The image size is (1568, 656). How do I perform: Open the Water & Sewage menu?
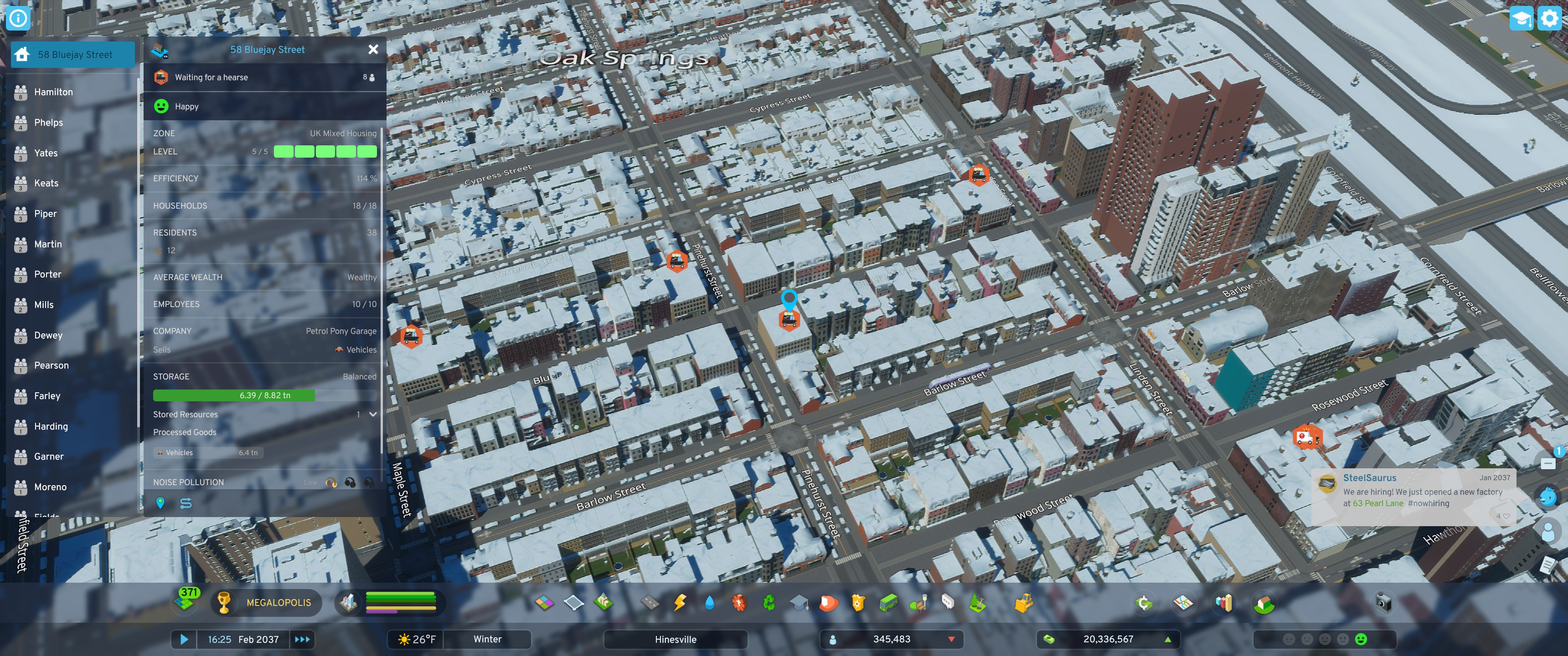[710, 602]
